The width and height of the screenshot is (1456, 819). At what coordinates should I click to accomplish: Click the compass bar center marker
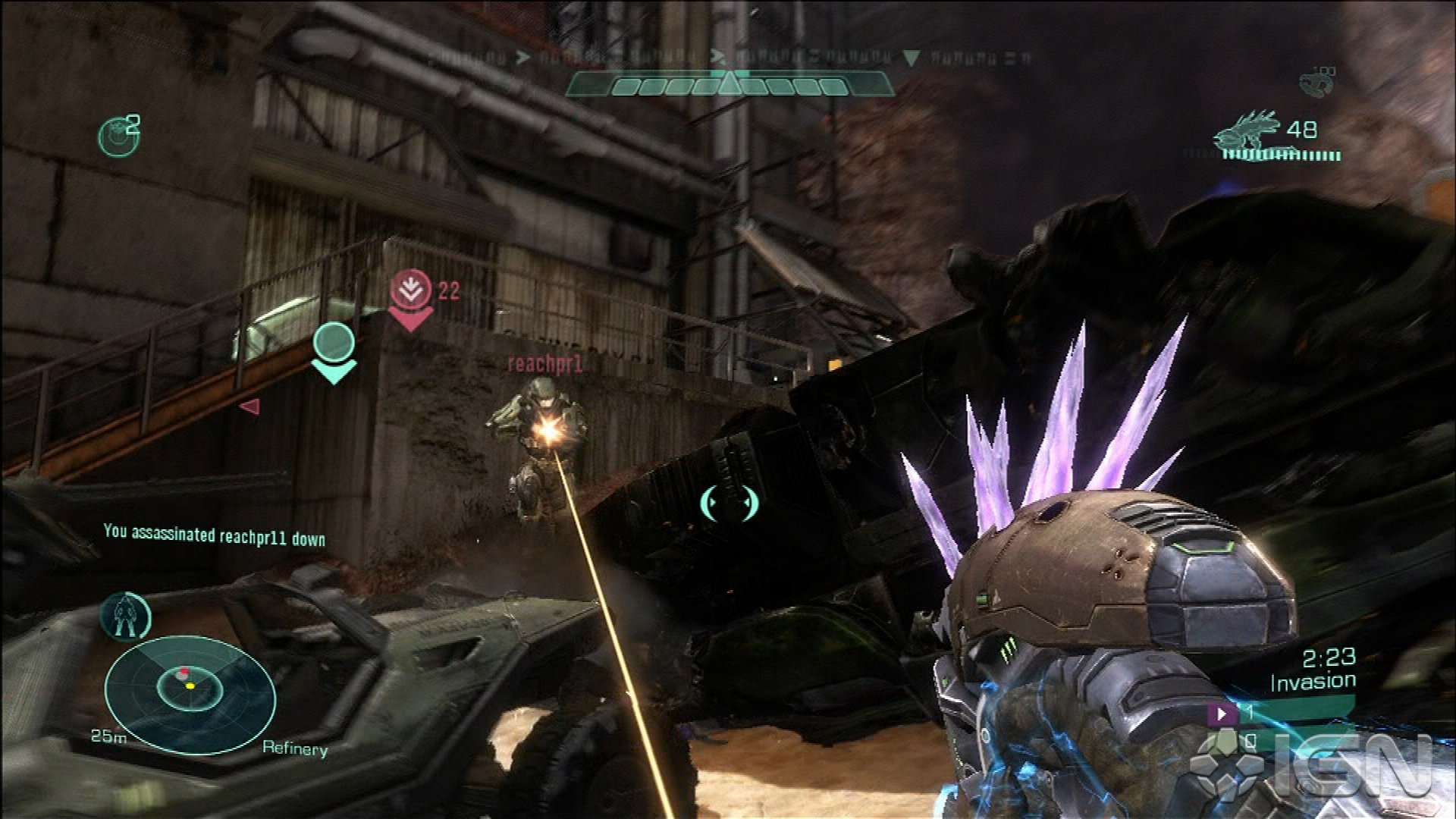tap(729, 82)
